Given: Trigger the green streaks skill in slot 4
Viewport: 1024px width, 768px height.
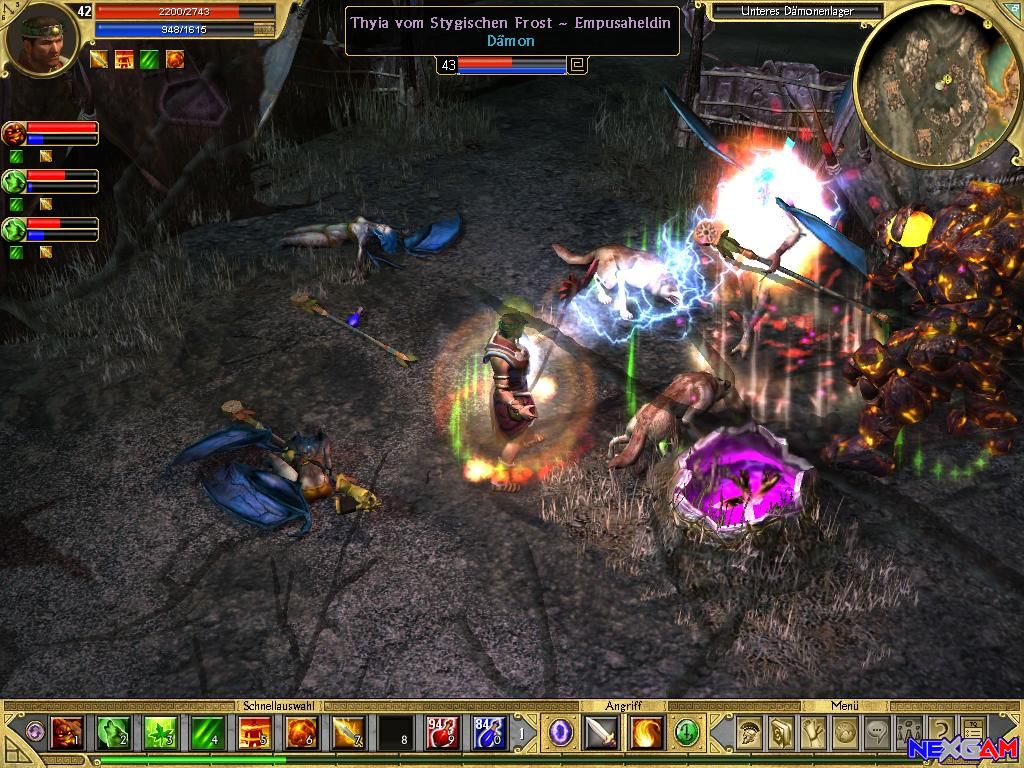Looking at the screenshot, I should pyautogui.click(x=207, y=734).
